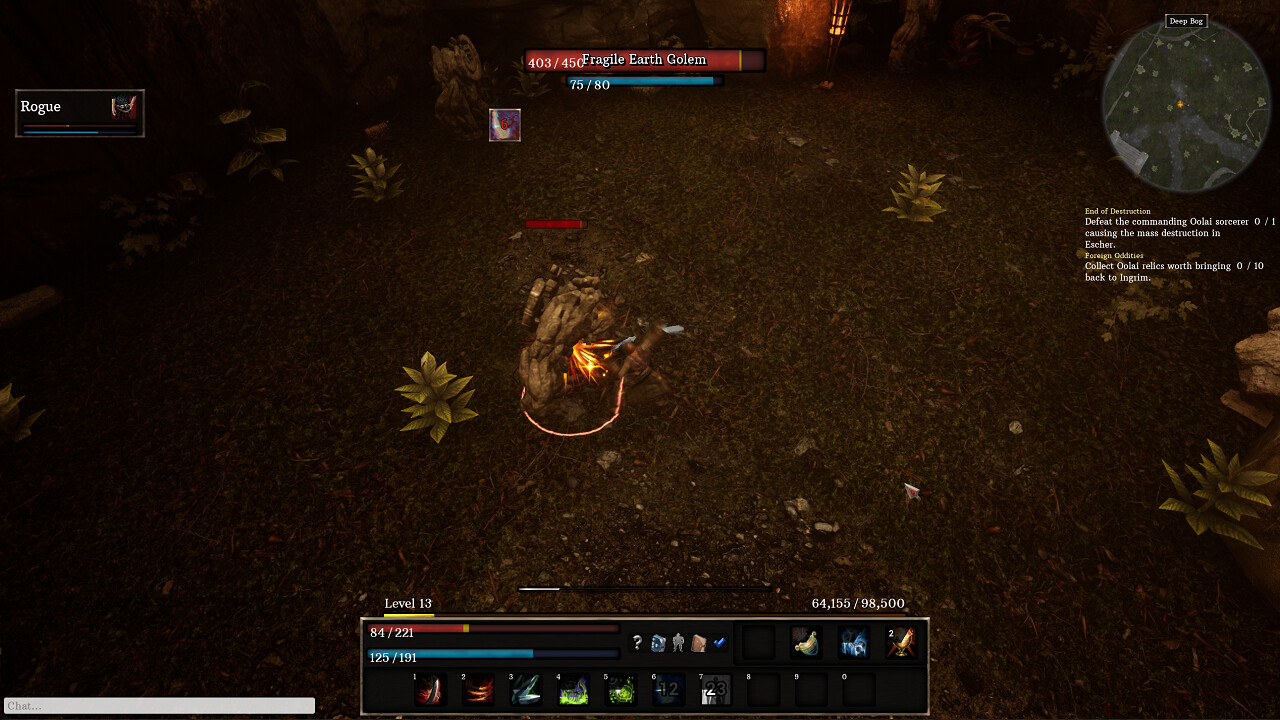Toggle the quest tracker checkmark
Viewport: 1280px width, 720px height.
coord(719,643)
